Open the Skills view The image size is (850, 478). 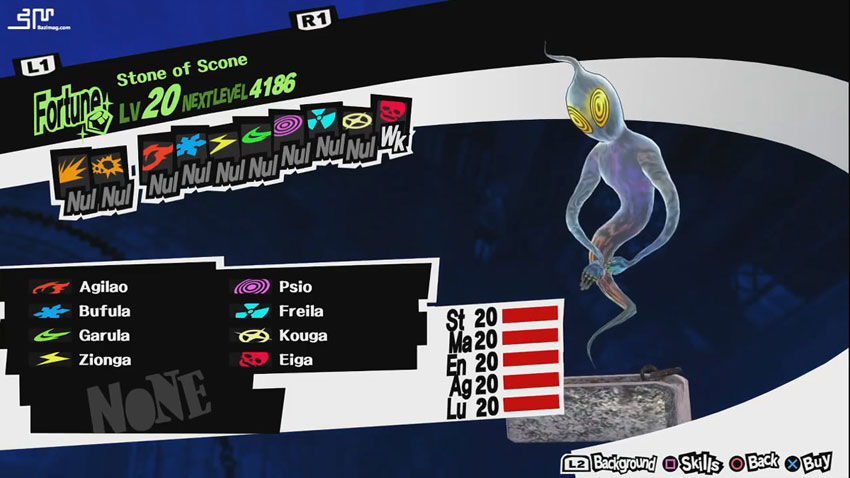[696, 463]
